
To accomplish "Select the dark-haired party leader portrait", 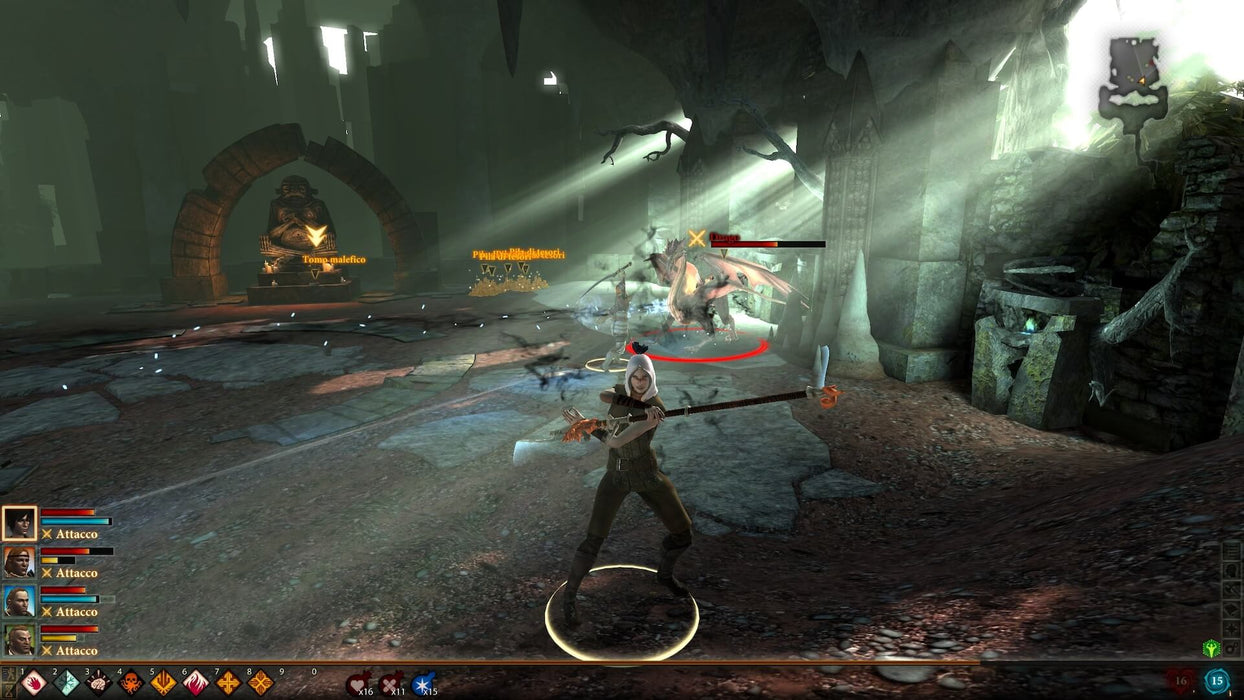I will pos(19,523).
